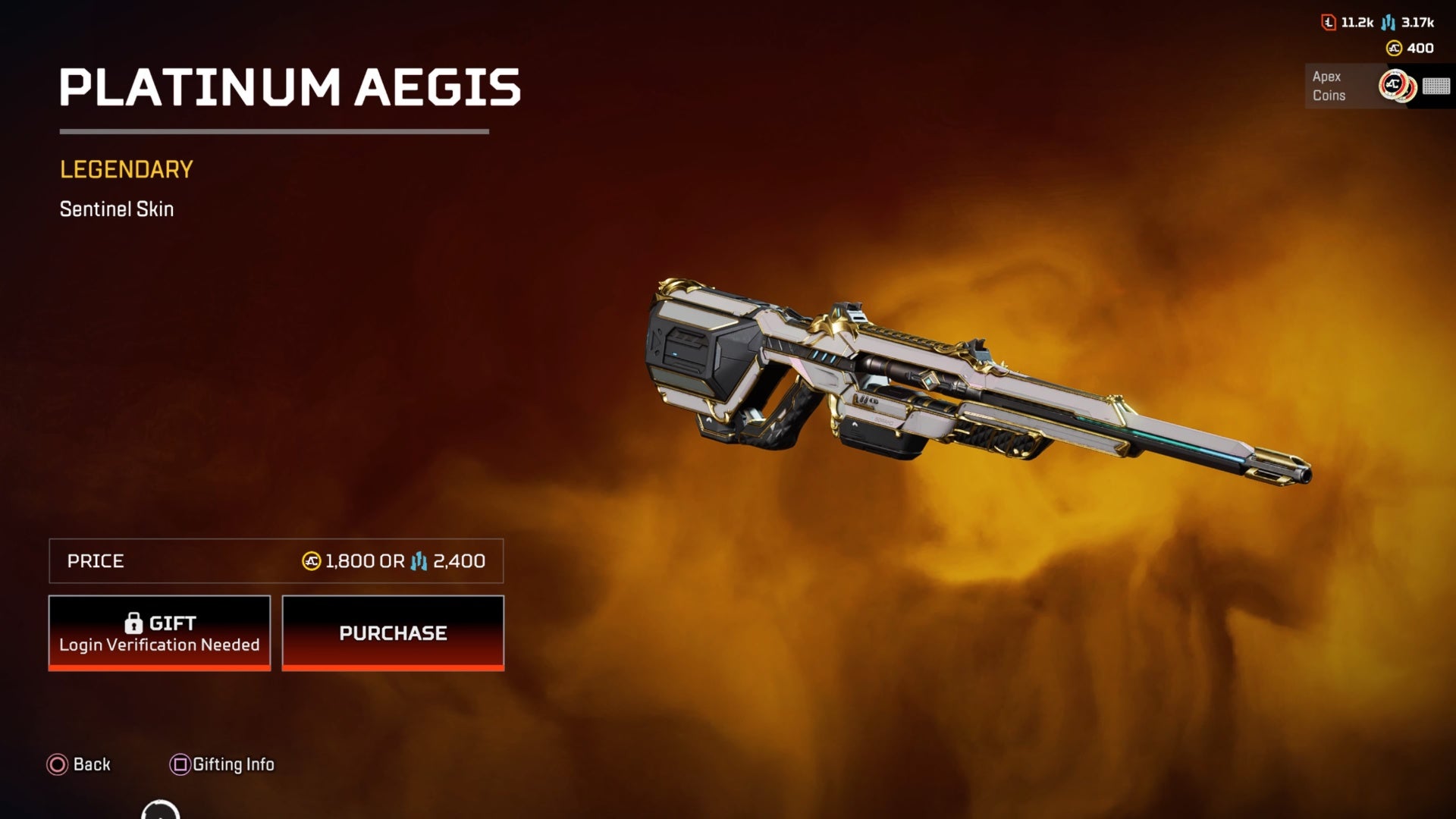Select the keyboard icon beside Apex Coins
This screenshot has height=819, width=1456.
point(1437,86)
